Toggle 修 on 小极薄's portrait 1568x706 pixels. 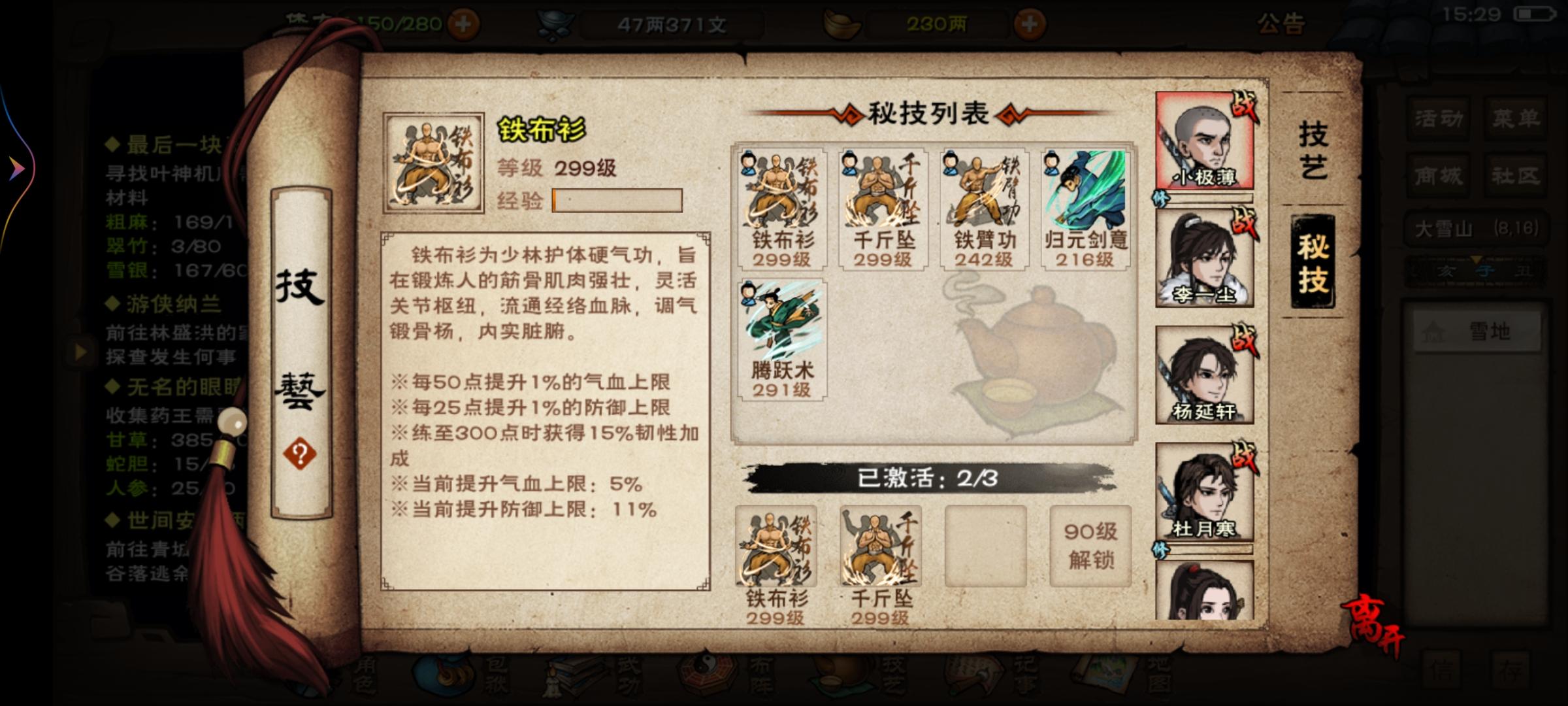1161,197
